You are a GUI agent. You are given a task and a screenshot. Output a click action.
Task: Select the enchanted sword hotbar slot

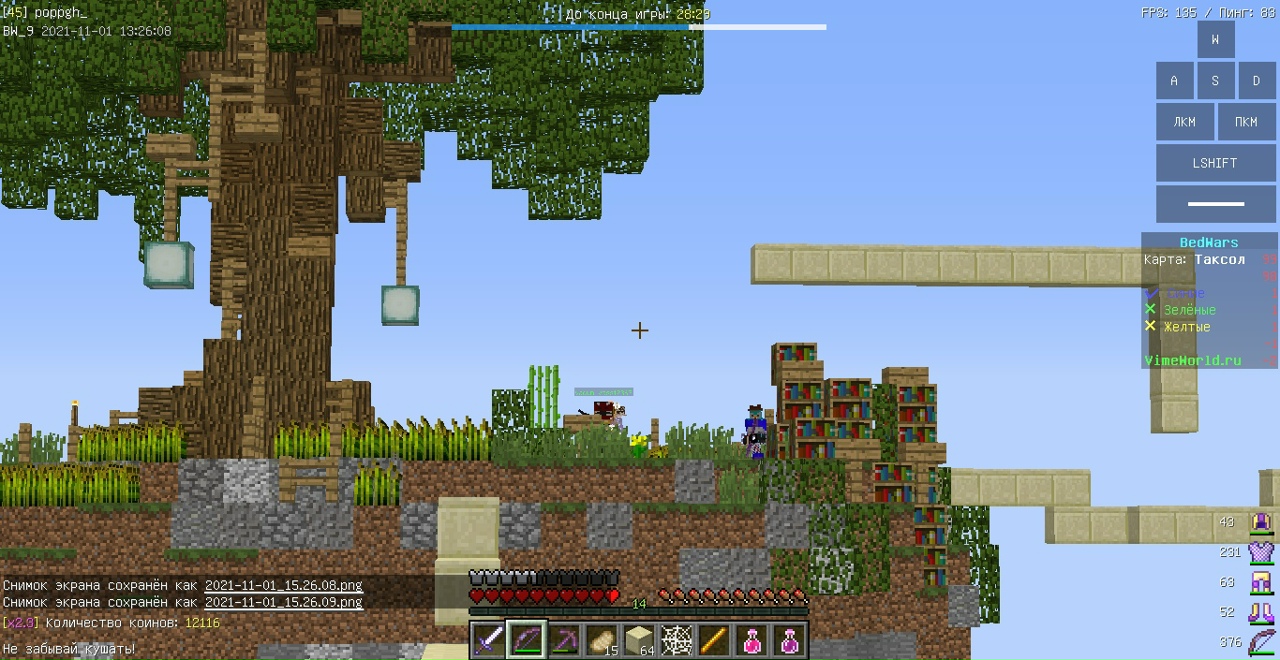[x=489, y=639]
